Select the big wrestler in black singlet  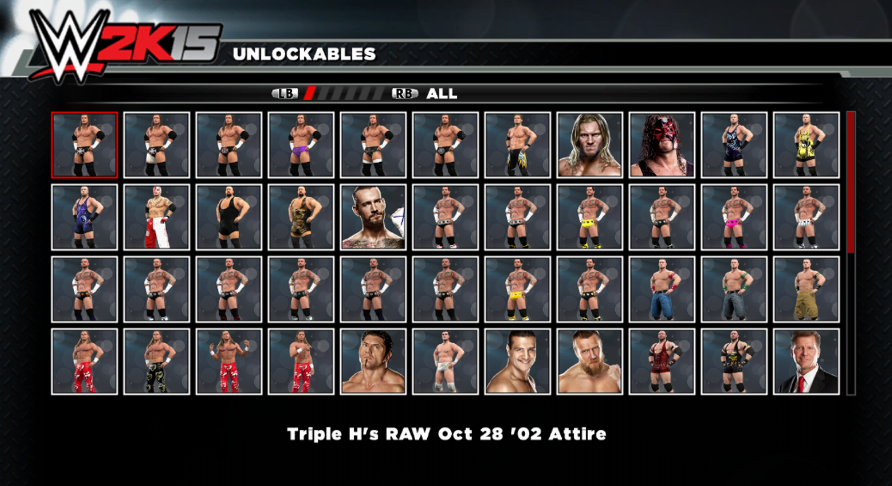click(x=228, y=217)
